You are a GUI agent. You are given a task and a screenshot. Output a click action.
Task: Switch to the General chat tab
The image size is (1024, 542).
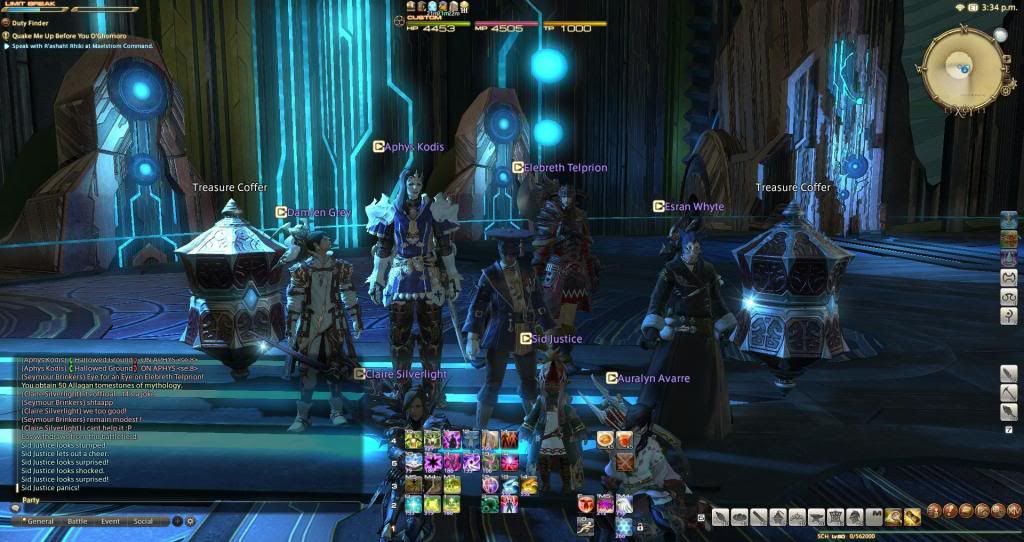[38, 521]
